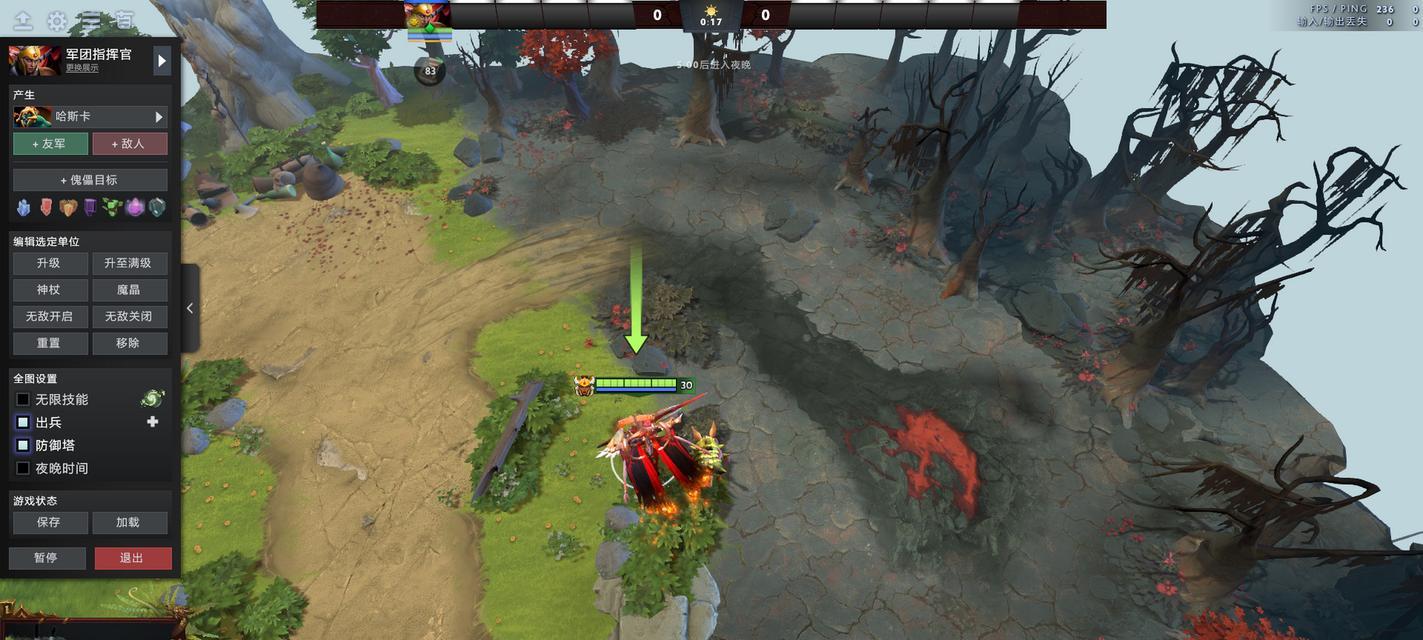Spawn an enemy unit with + 敌人

130,144
